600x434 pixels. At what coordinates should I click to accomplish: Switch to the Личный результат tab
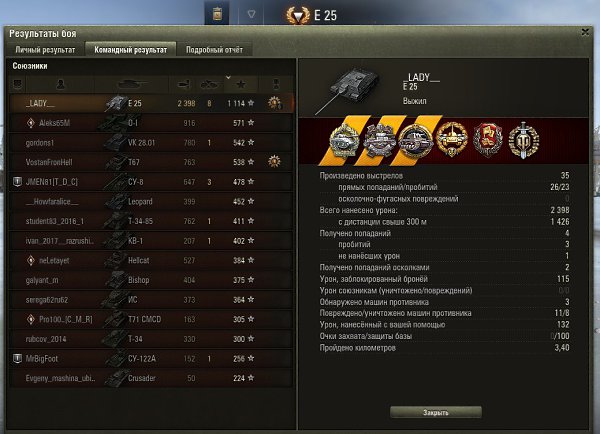[44, 48]
